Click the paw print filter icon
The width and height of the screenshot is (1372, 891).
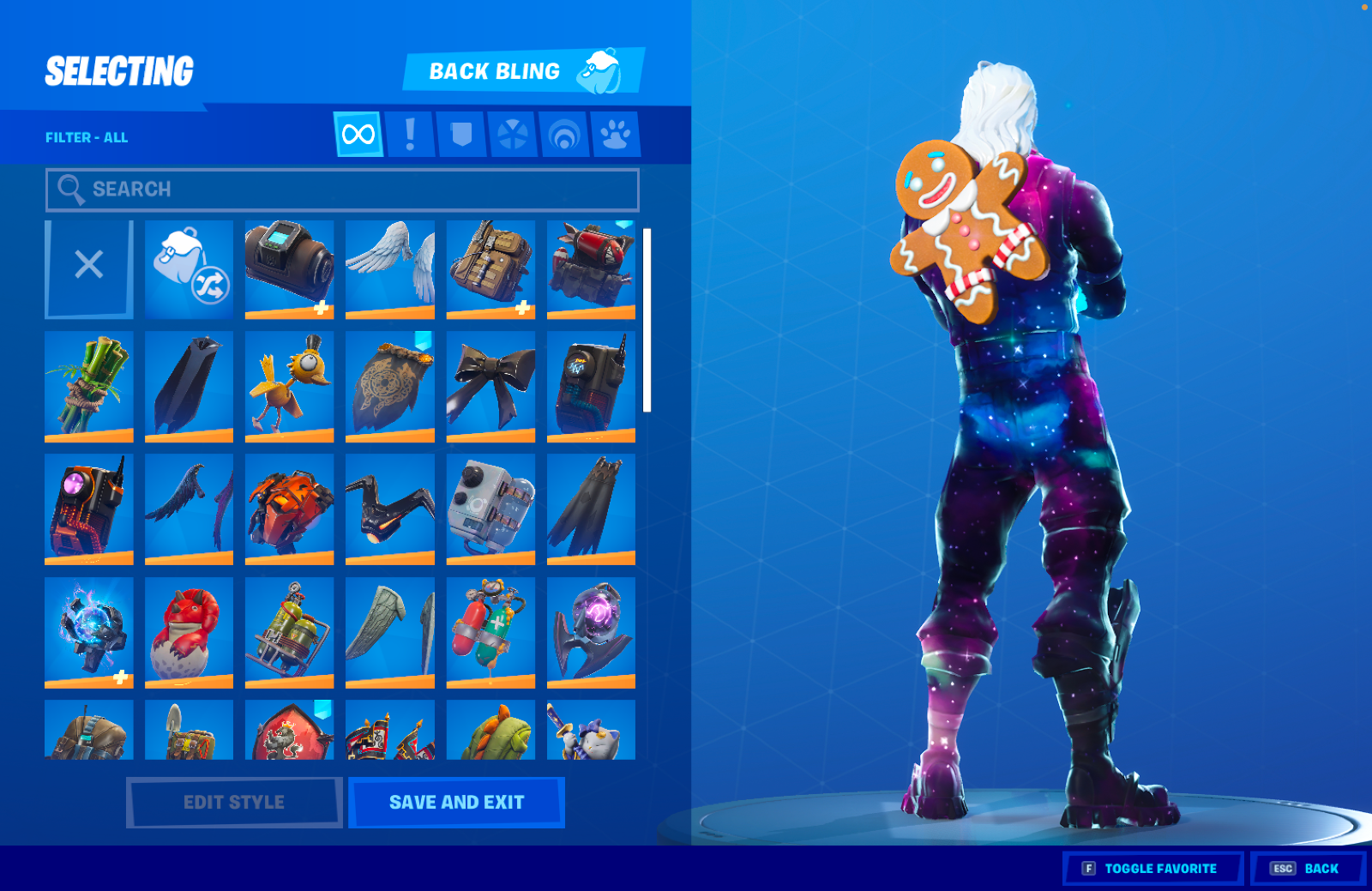[615, 135]
